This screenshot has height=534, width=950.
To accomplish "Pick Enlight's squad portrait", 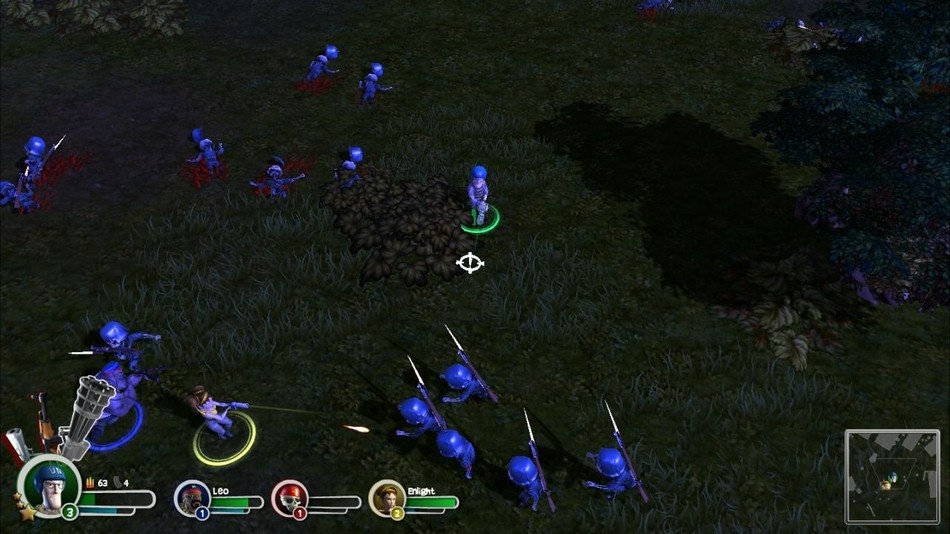I will tap(386, 497).
